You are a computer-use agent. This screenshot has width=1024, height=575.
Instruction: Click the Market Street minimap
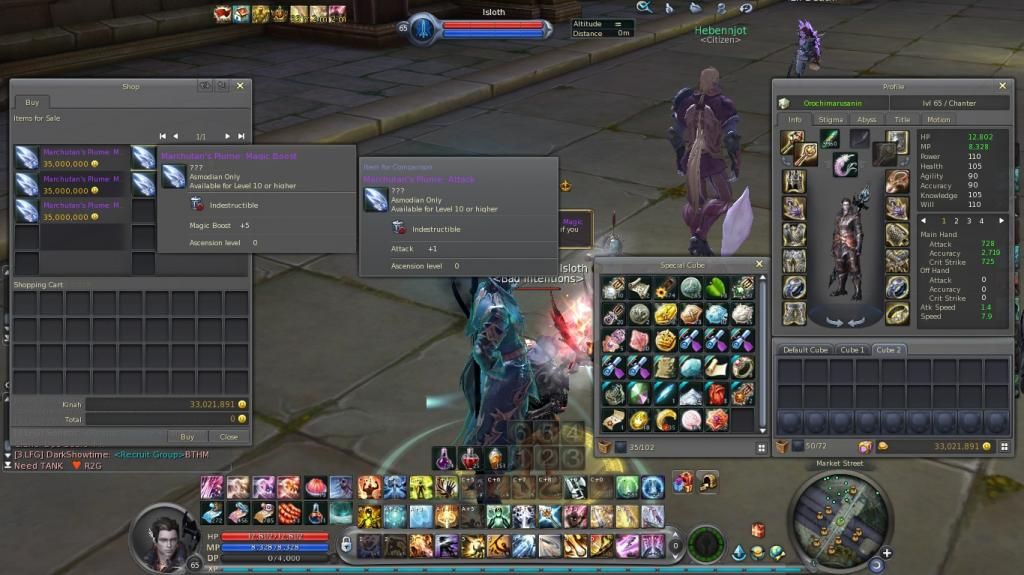(839, 515)
